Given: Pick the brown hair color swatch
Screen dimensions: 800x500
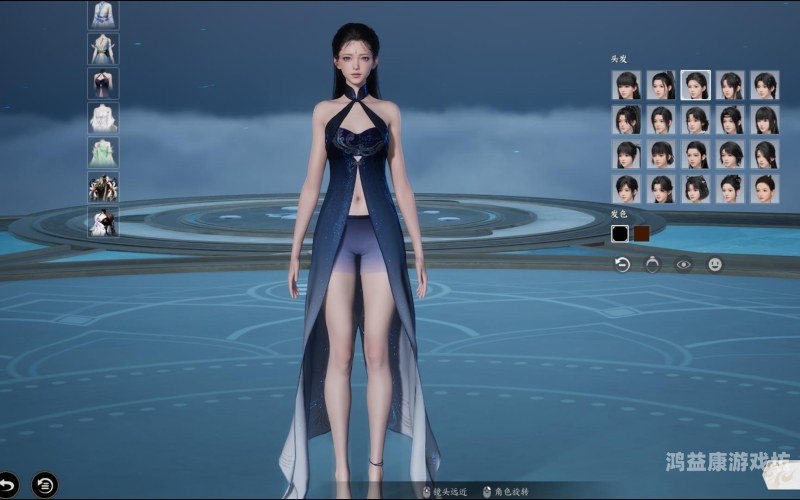Looking at the screenshot, I should (642, 233).
